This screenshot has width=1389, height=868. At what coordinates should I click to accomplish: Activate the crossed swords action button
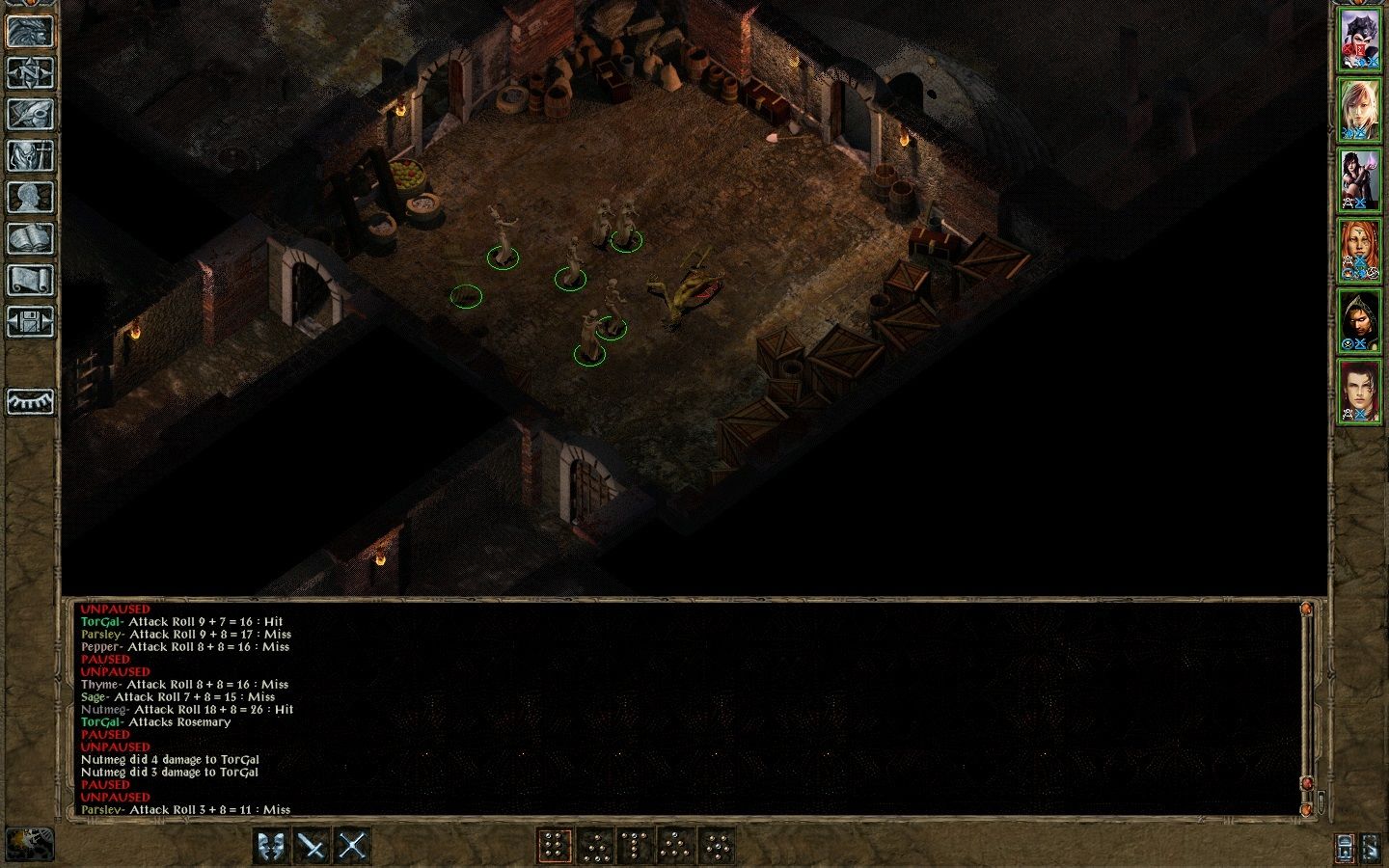pos(352,846)
